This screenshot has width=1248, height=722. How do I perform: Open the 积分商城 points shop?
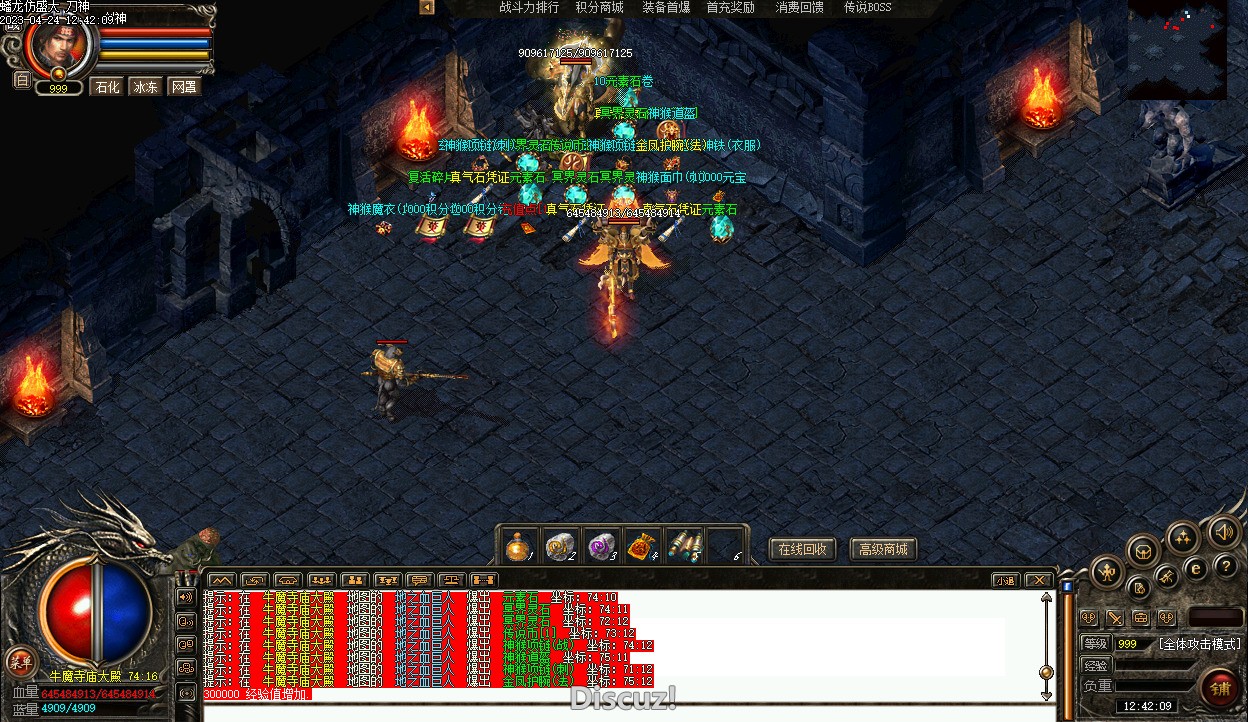(x=599, y=8)
